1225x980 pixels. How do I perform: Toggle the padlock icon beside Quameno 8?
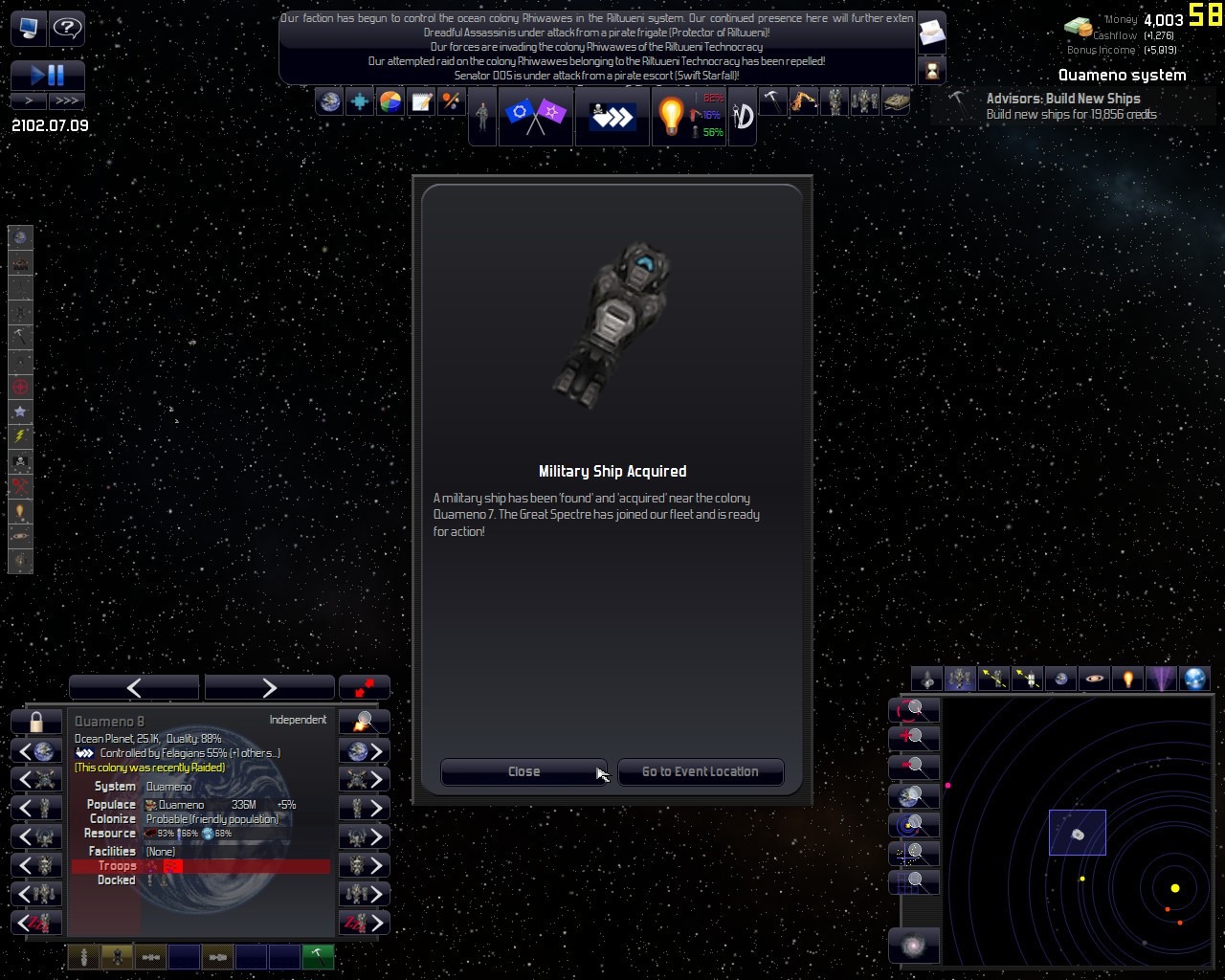(x=36, y=722)
